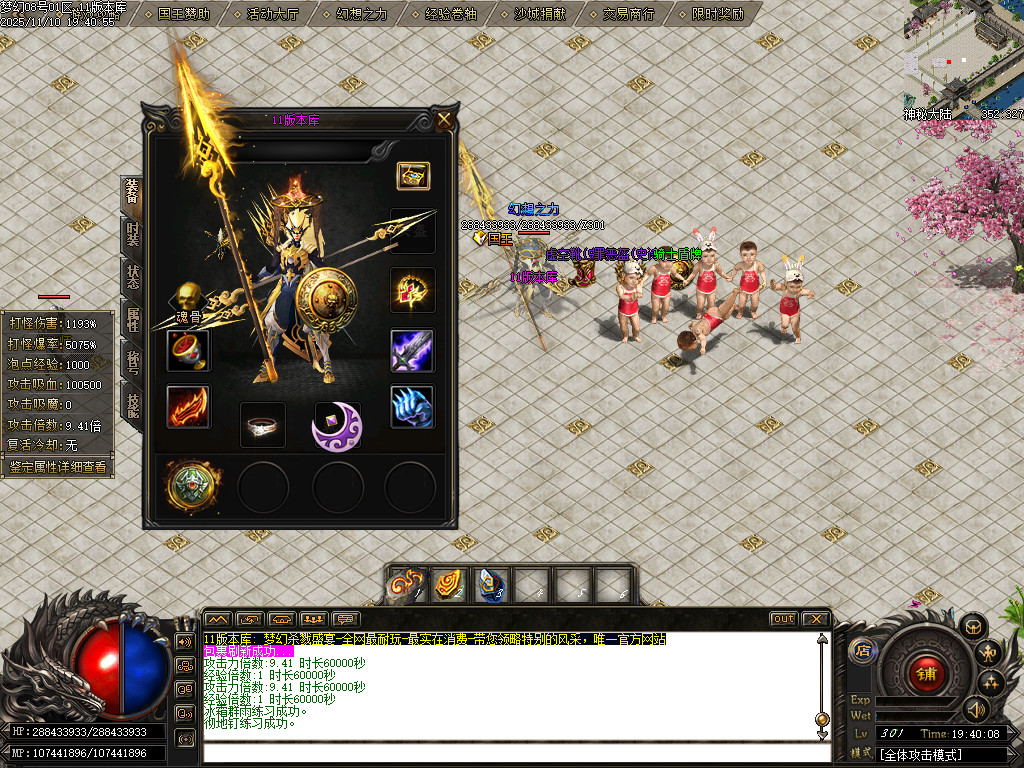Select the purple crescent moon slot

[x=336, y=425]
